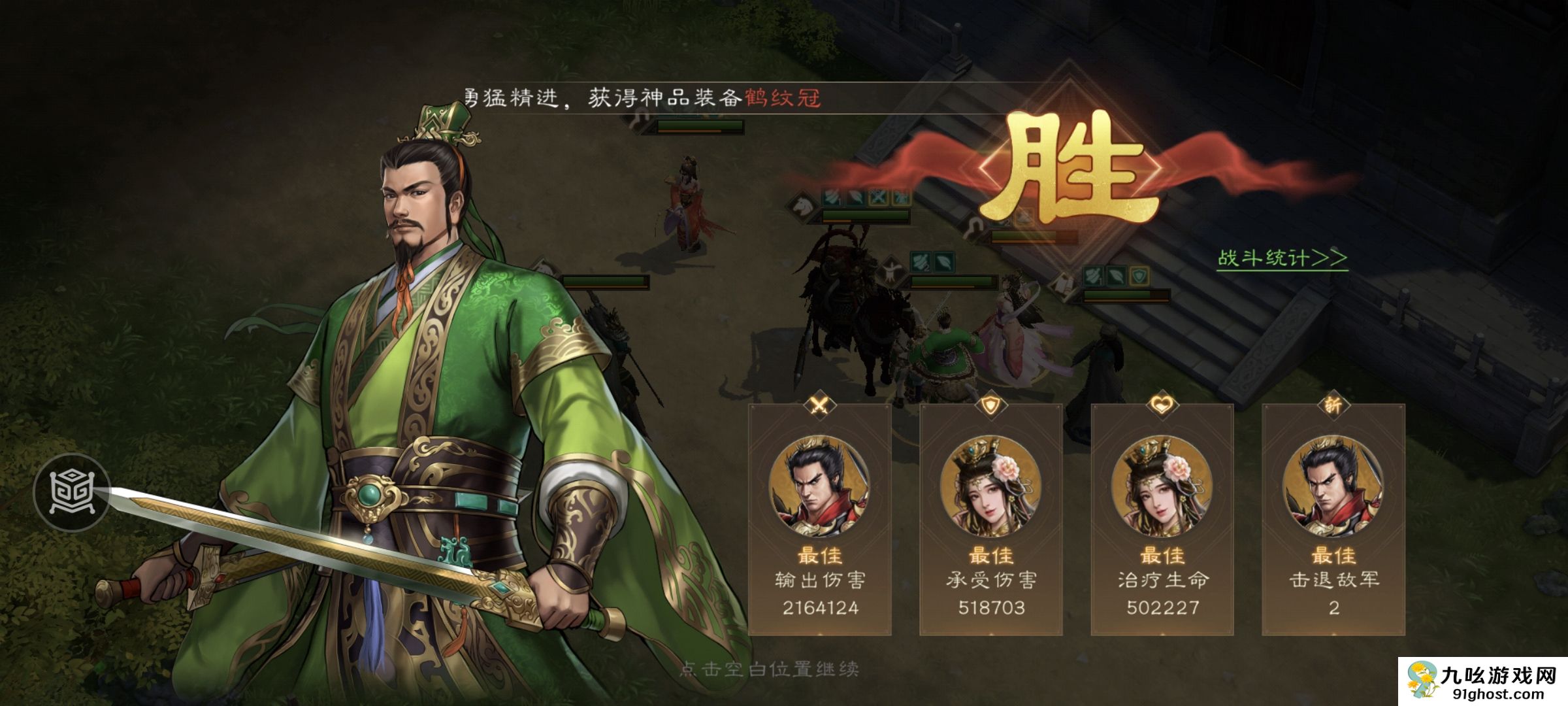Select the horse mount status icon
The width and height of the screenshot is (1568, 706).
pyautogui.click(x=803, y=206)
